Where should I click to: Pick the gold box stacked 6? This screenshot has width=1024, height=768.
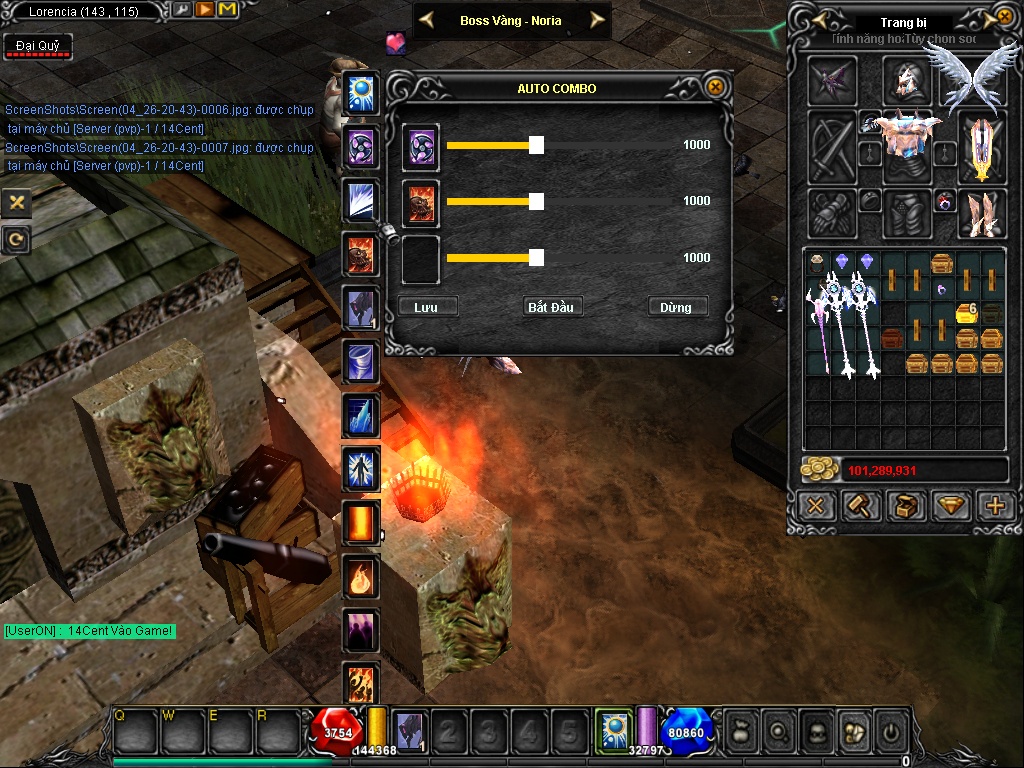(x=967, y=313)
